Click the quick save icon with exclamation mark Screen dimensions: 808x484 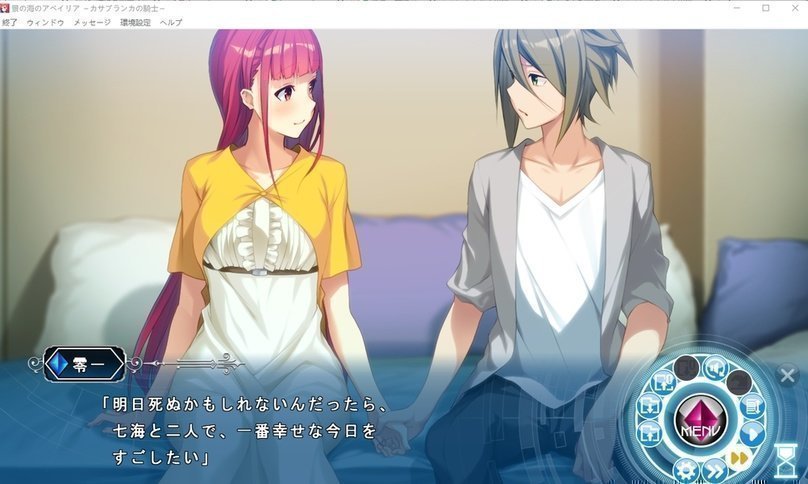[x=663, y=382]
